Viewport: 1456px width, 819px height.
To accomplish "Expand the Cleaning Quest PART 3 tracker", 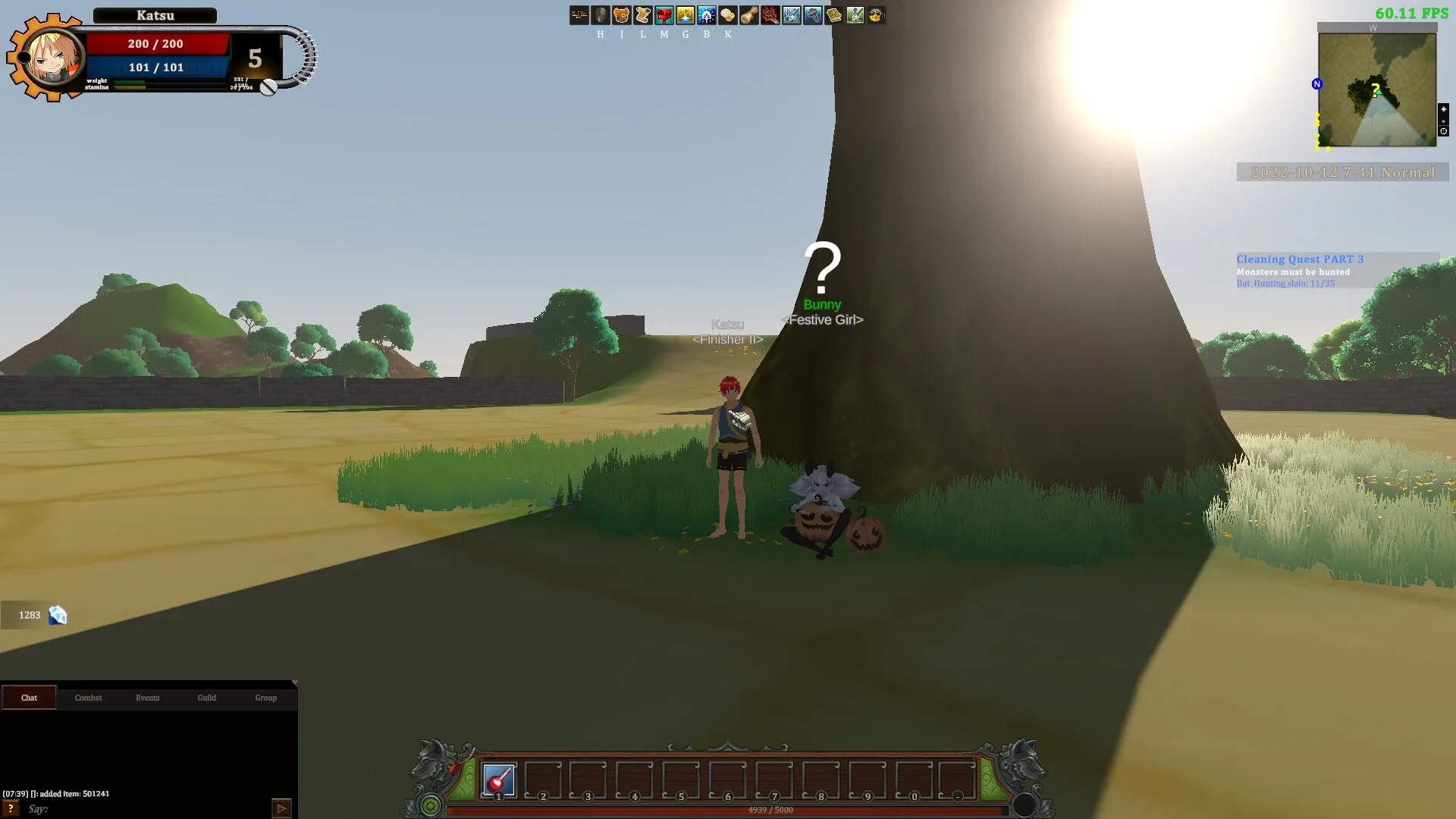I will click(1300, 259).
